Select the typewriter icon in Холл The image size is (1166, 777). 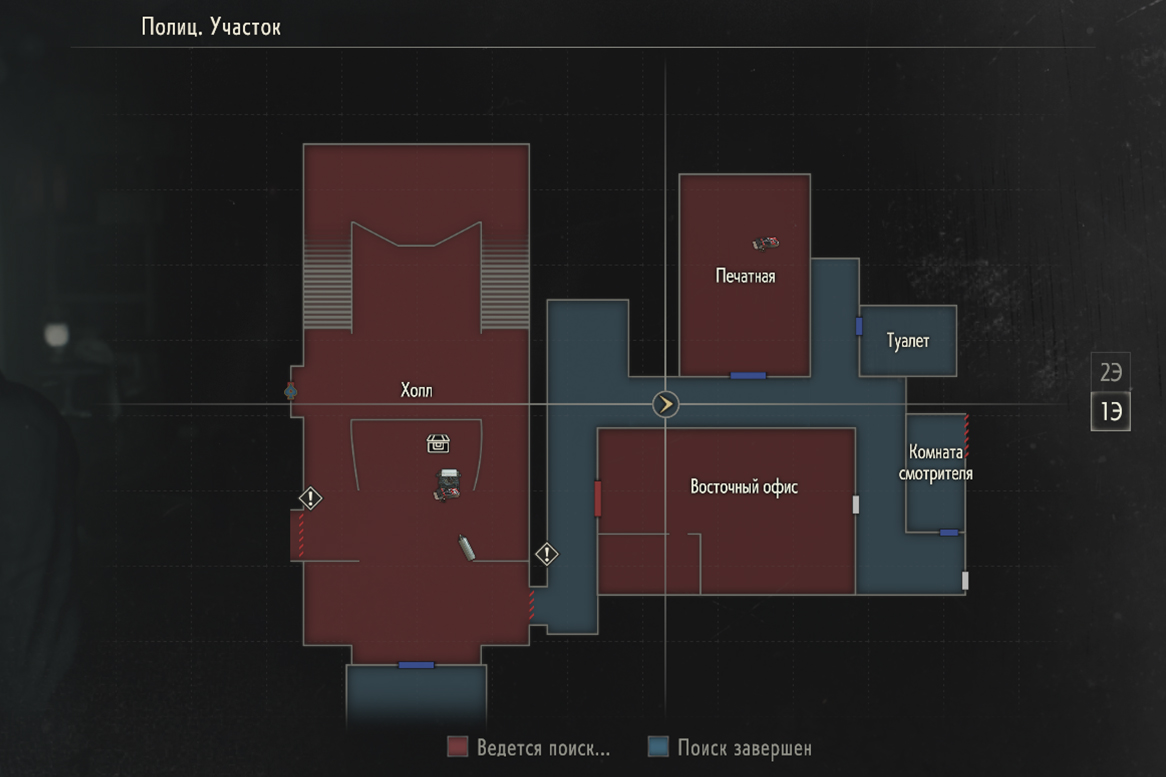[x=447, y=485]
